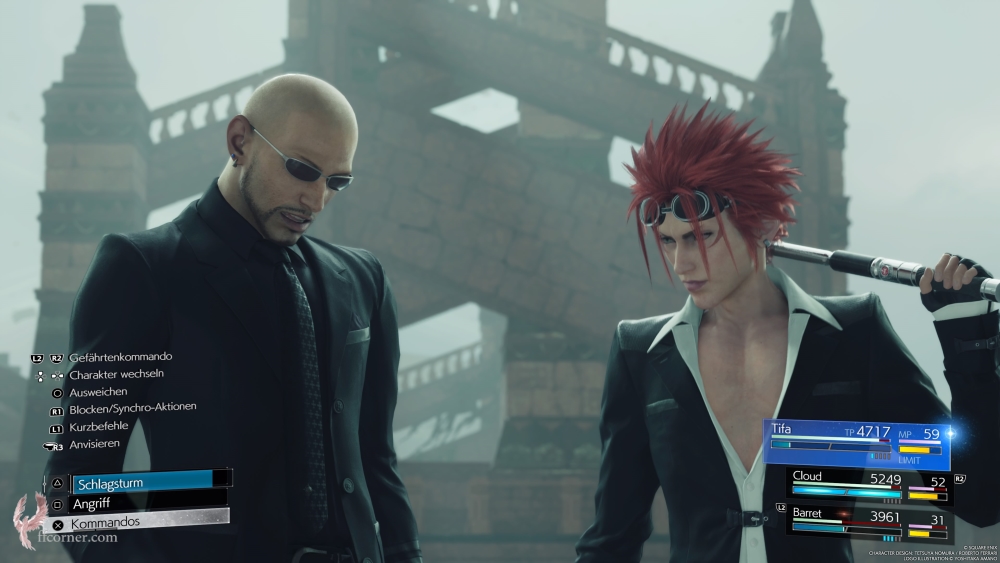Select the Schlagsturm command
The width and height of the screenshot is (1000, 563).
pyautogui.click(x=140, y=481)
